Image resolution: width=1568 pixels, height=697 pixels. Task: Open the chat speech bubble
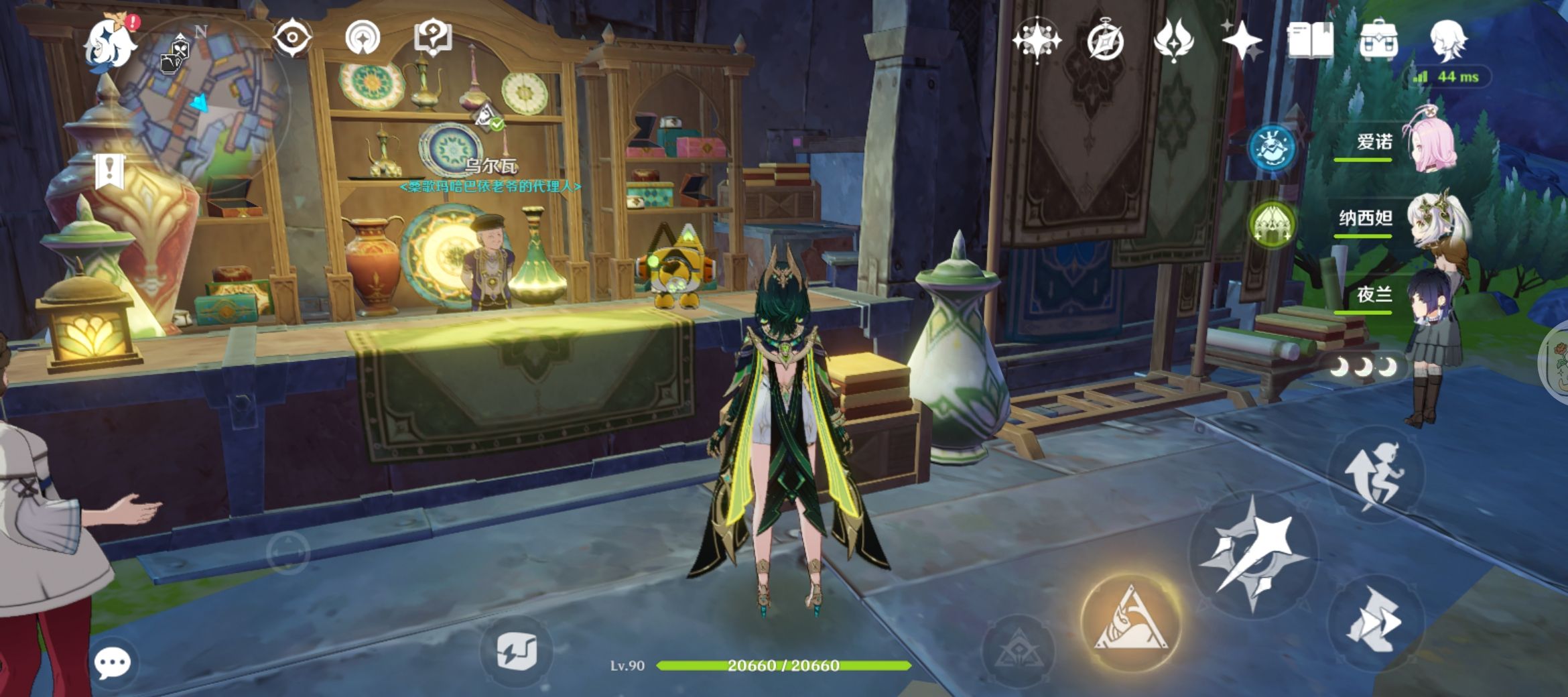point(112,663)
